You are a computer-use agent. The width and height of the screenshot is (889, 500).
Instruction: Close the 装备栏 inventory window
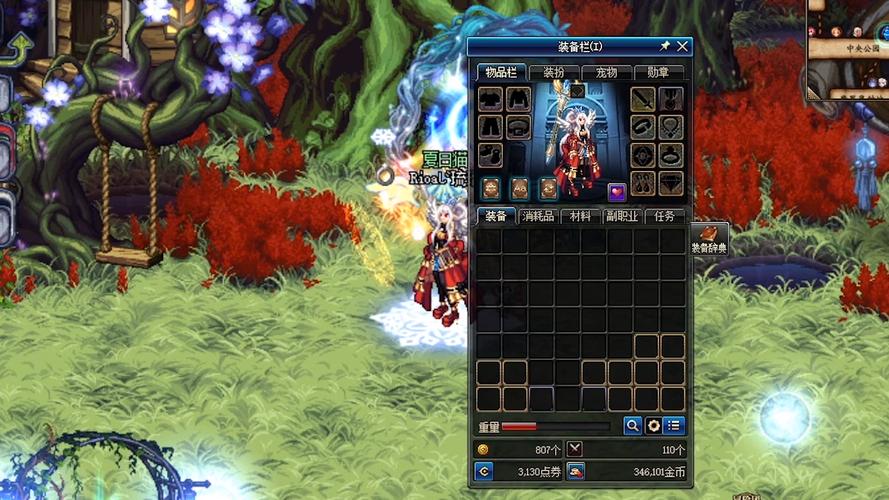pyautogui.click(x=682, y=47)
